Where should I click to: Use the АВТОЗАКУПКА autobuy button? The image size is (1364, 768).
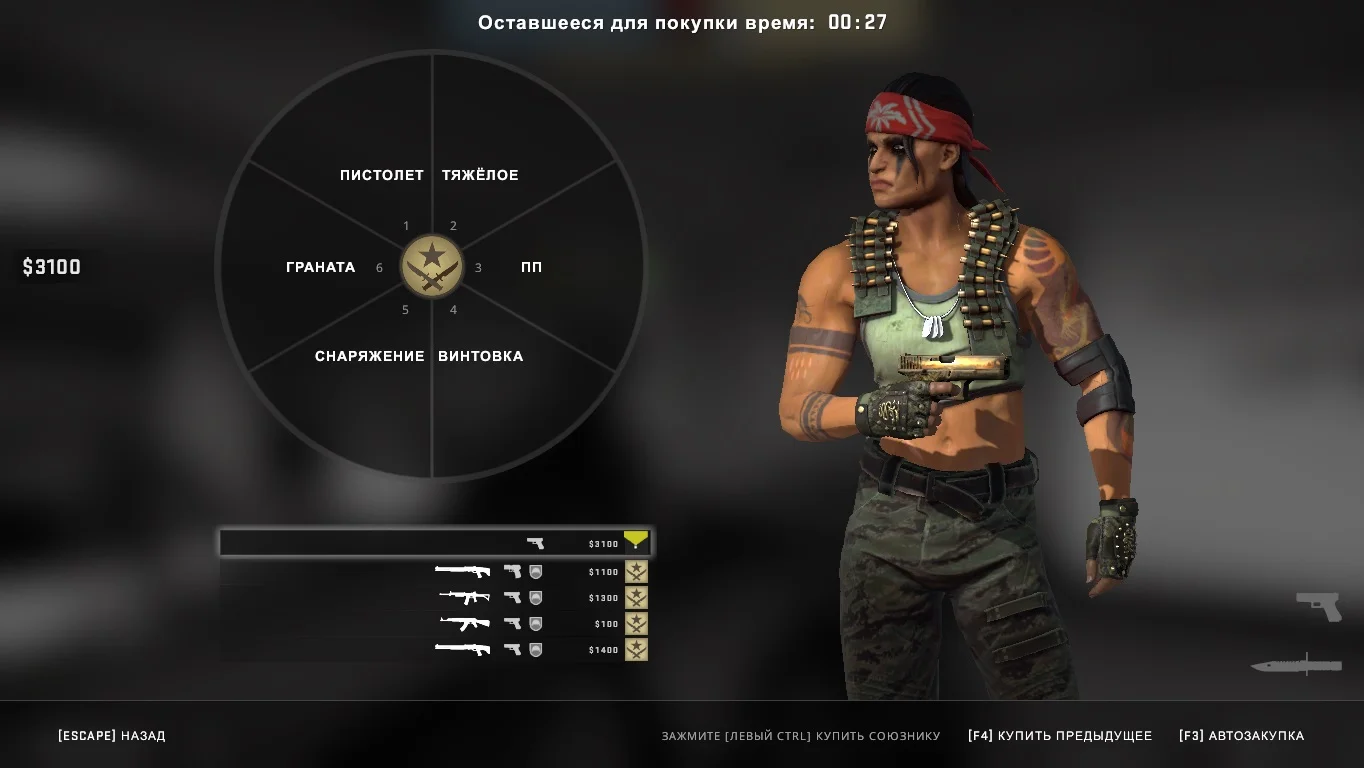point(1241,736)
